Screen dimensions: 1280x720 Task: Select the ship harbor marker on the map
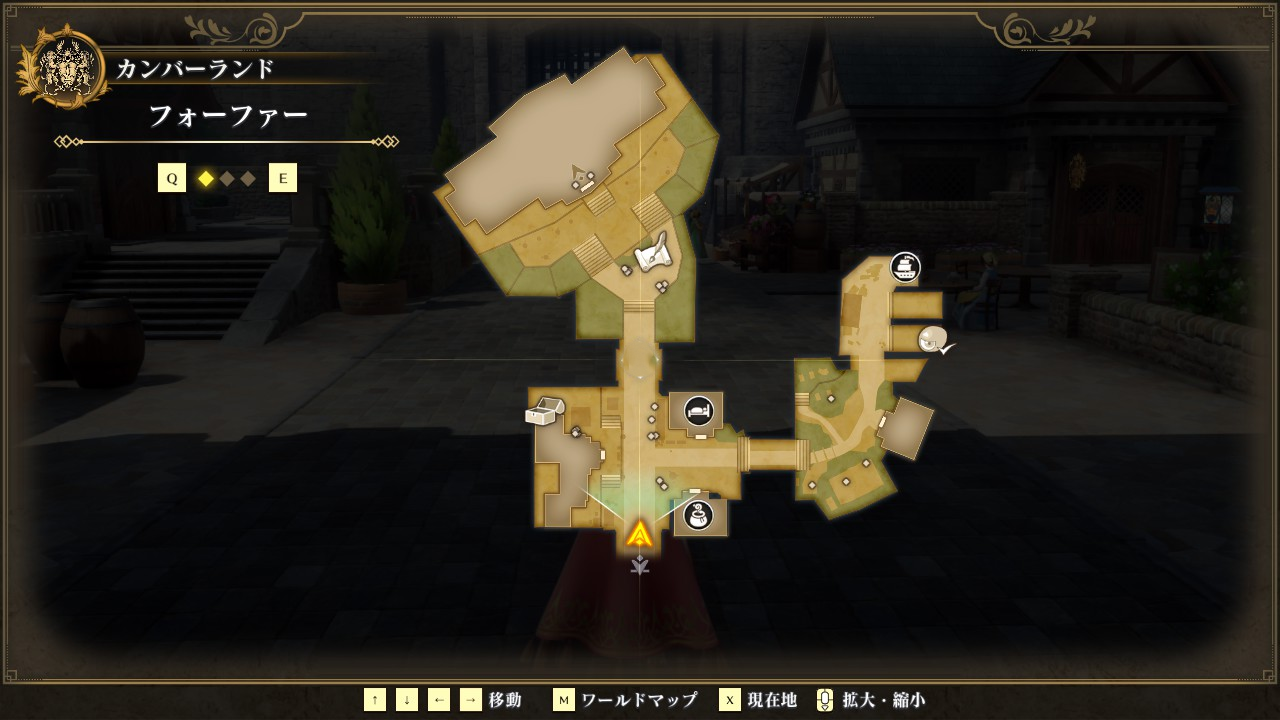tap(905, 267)
